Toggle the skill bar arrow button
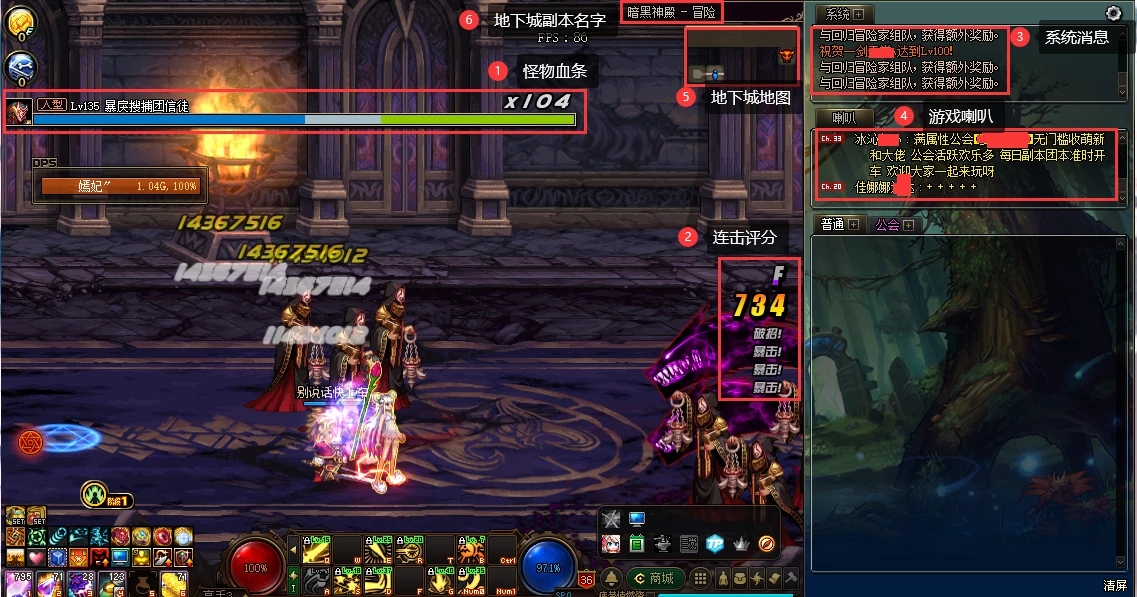 [x=293, y=547]
